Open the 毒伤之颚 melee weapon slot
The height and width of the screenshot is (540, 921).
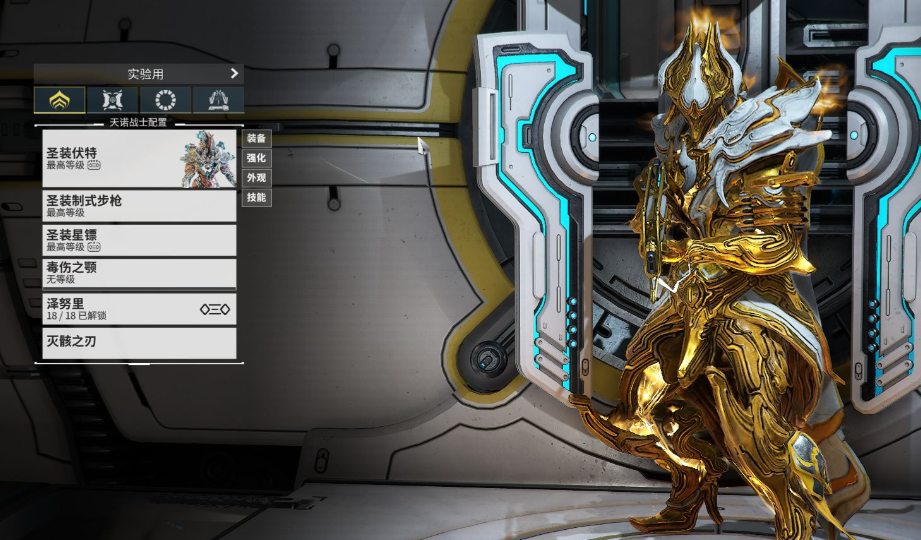tap(139, 273)
